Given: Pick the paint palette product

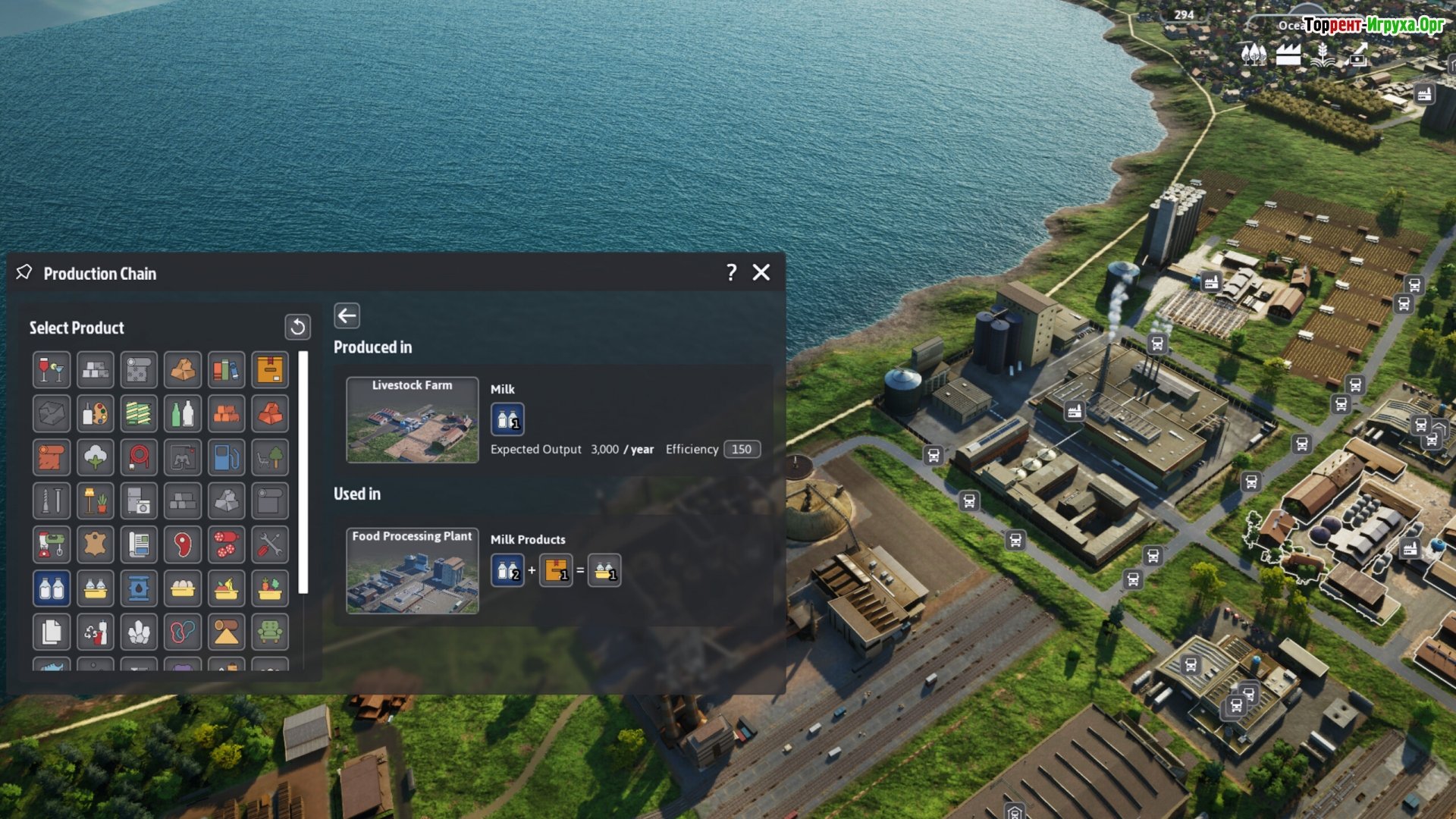Looking at the screenshot, I should coord(96,414).
